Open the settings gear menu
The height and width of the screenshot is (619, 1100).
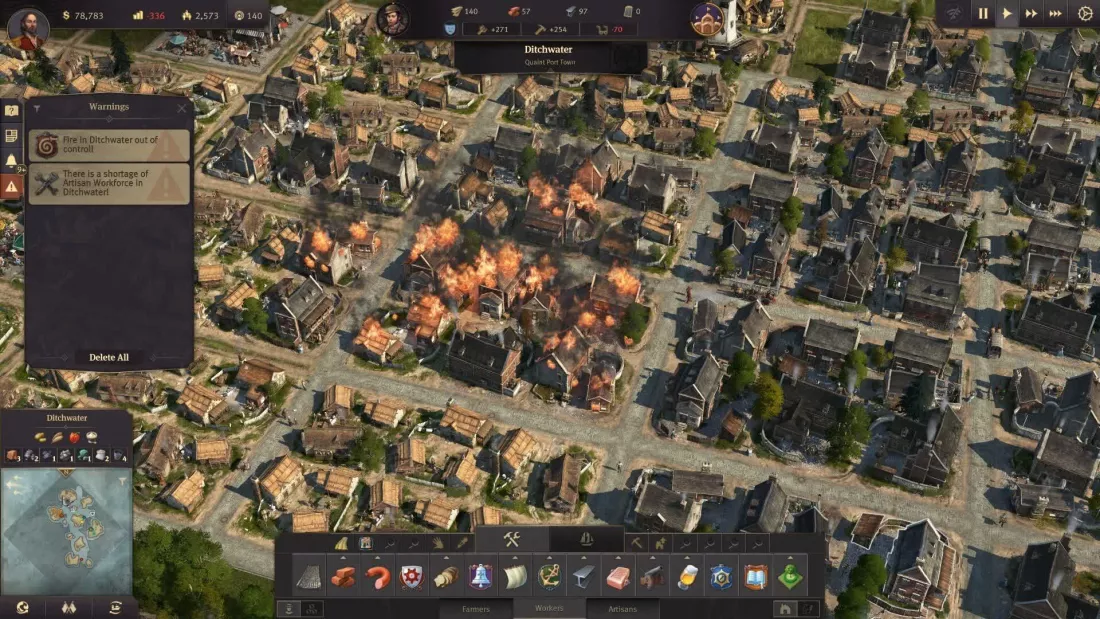point(1085,14)
